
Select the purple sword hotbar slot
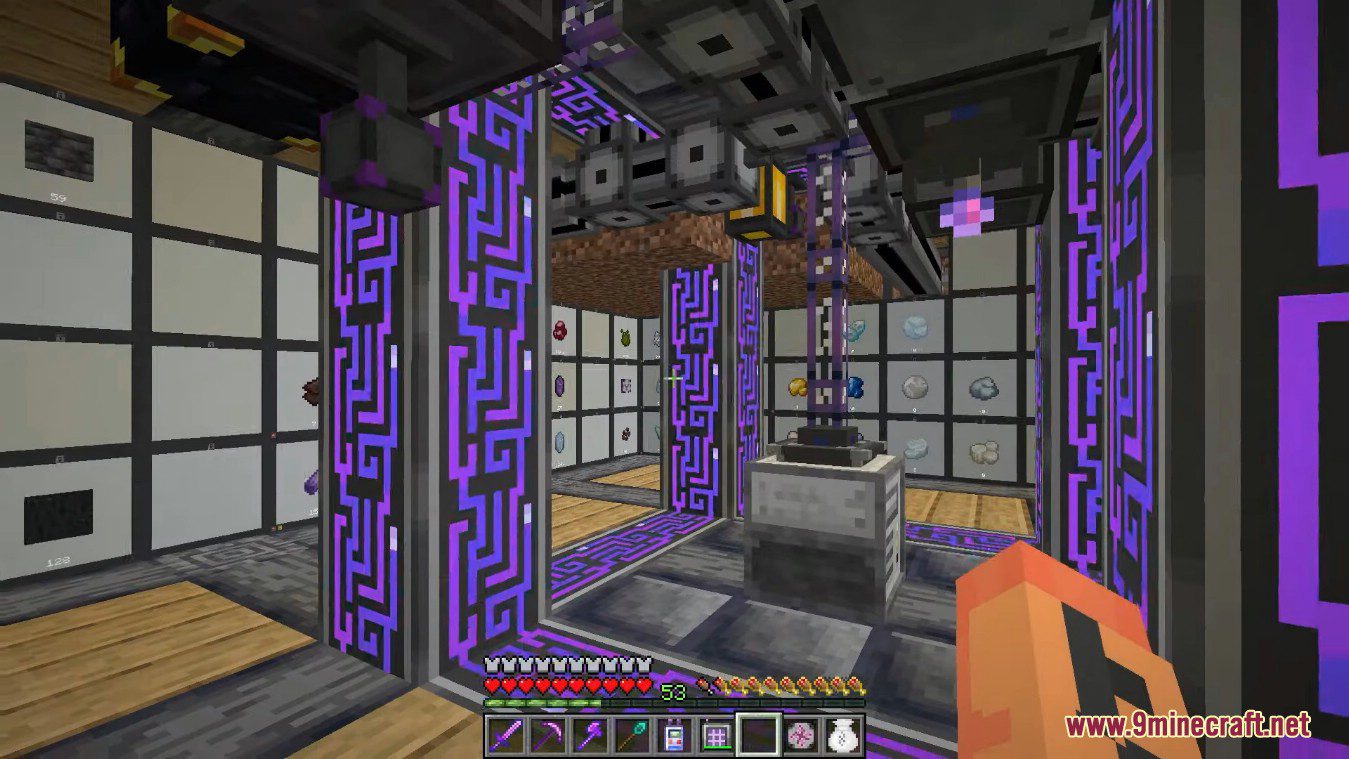(x=504, y=736)
